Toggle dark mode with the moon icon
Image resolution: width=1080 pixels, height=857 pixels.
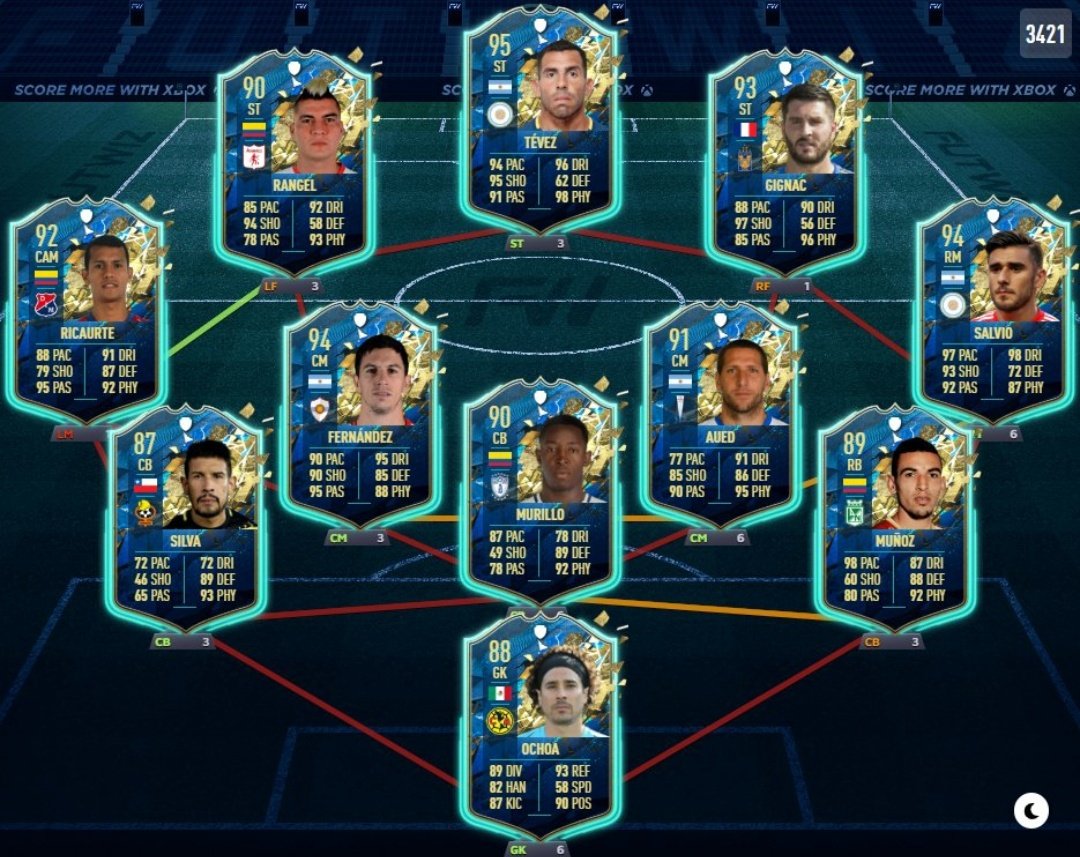[1031, 810]
